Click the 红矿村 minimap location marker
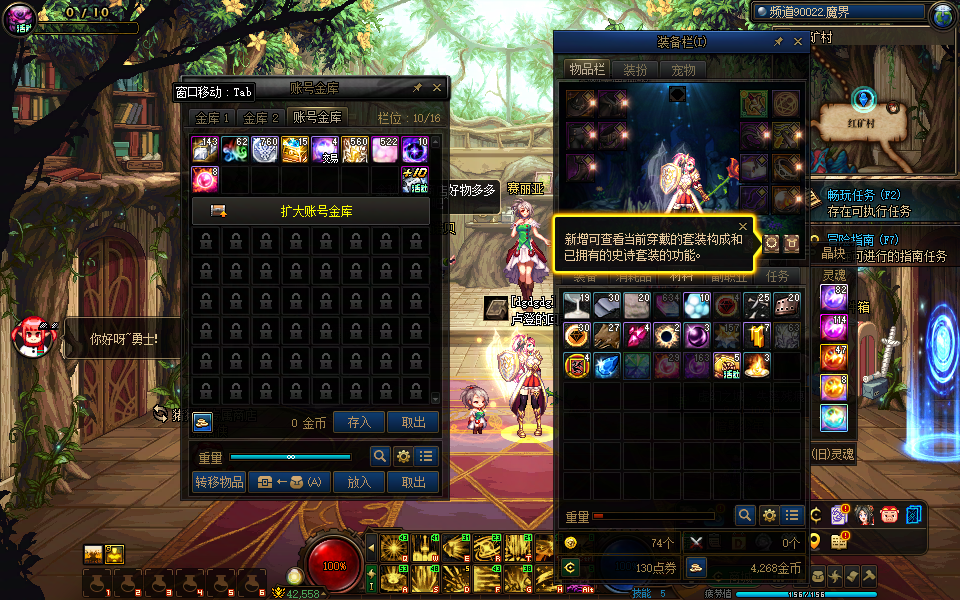This screenshot has width=960, height=600. 866,100
